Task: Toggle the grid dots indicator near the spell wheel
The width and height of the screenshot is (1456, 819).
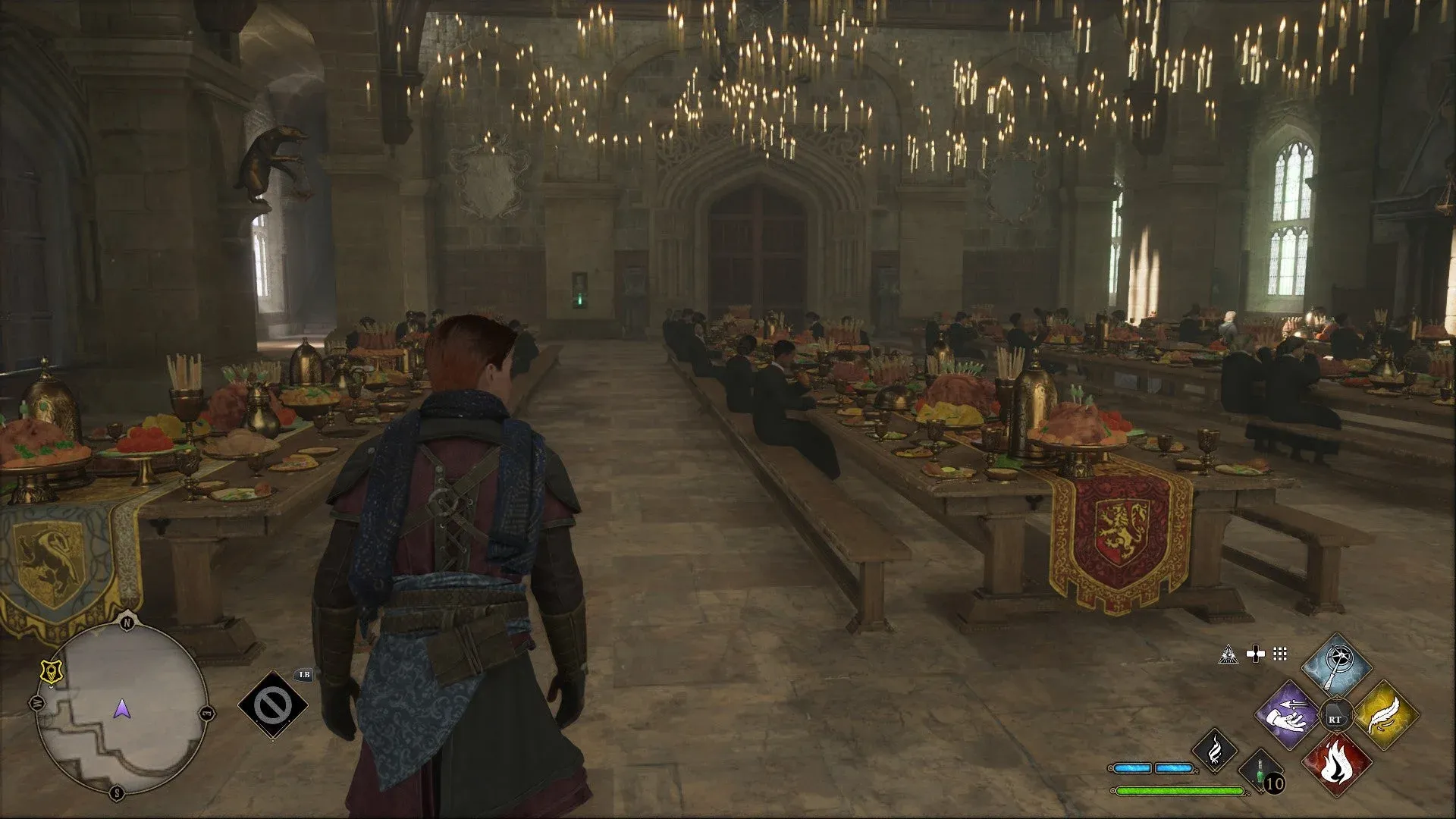Action: 1281,654
